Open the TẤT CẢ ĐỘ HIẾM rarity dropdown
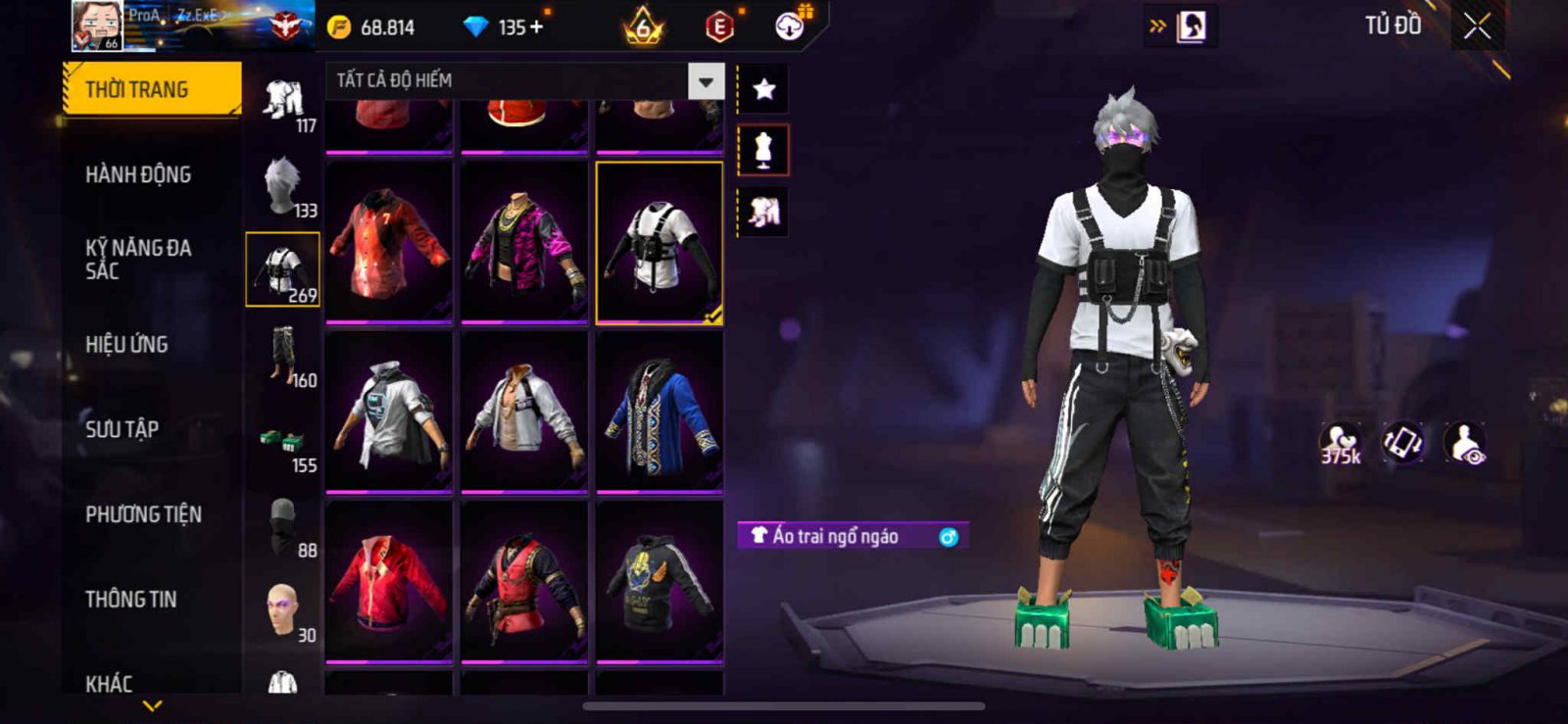The height and width of the screenshot is (724, 1568). pos(705,81)
